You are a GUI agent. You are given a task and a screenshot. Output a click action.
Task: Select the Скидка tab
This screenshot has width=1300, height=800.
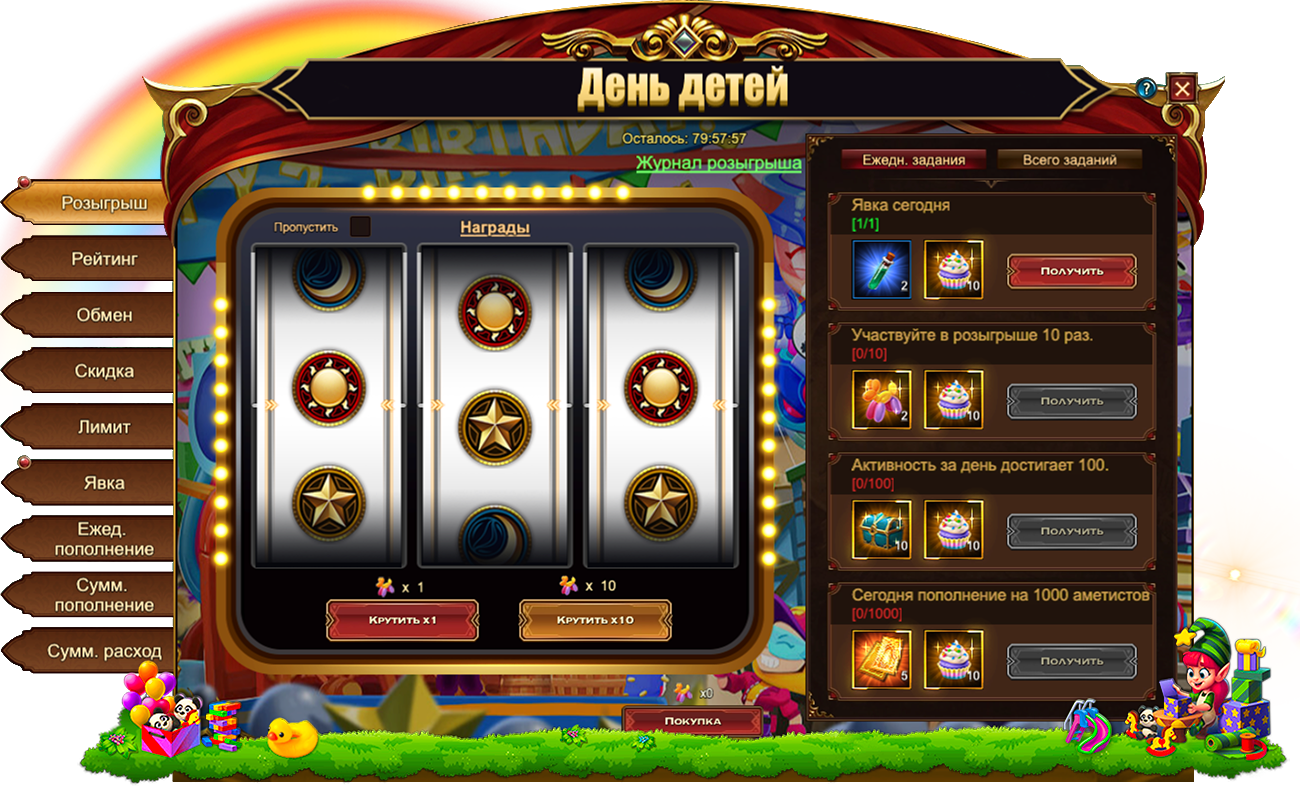click(104, 371)
